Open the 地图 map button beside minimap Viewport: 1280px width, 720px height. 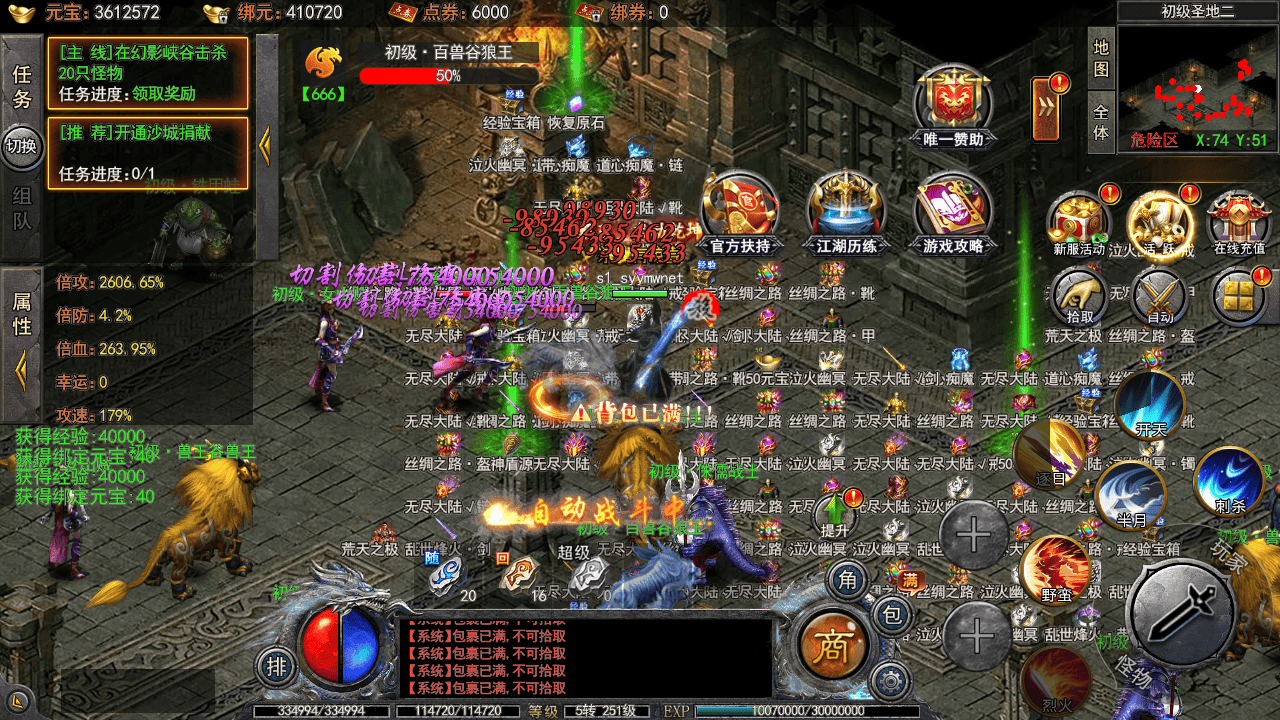click(1101, 58)
